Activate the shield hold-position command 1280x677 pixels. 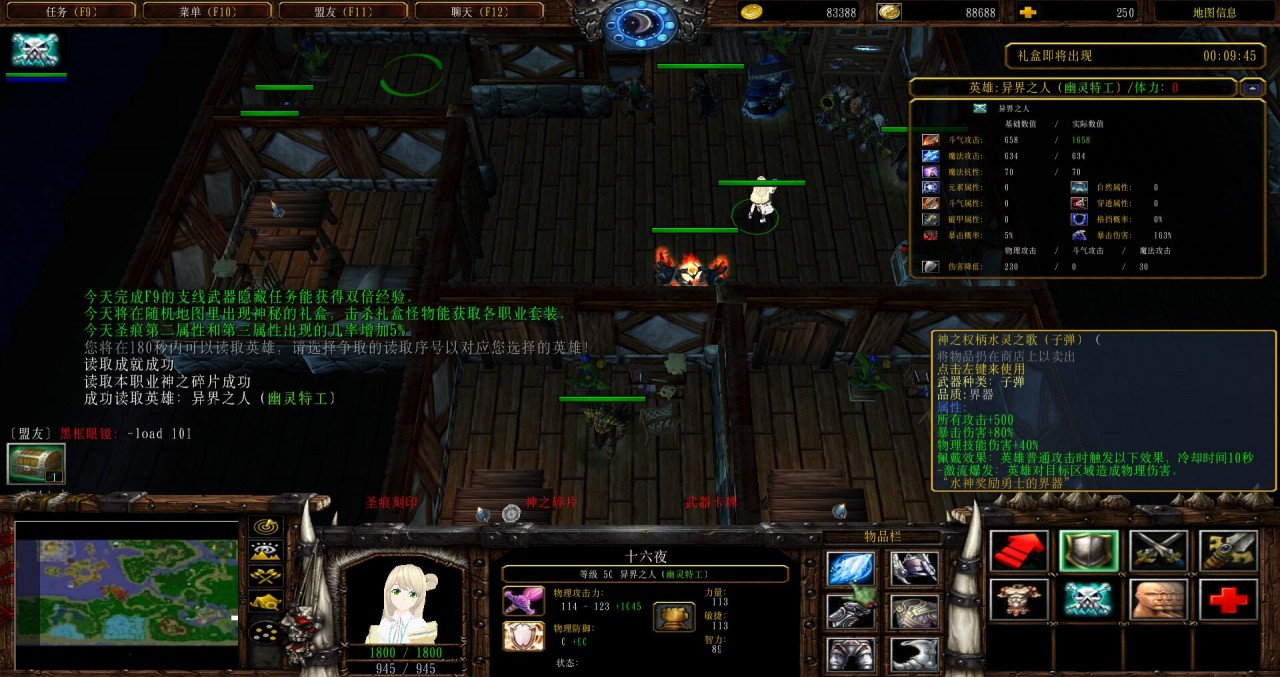(1089, 551)
